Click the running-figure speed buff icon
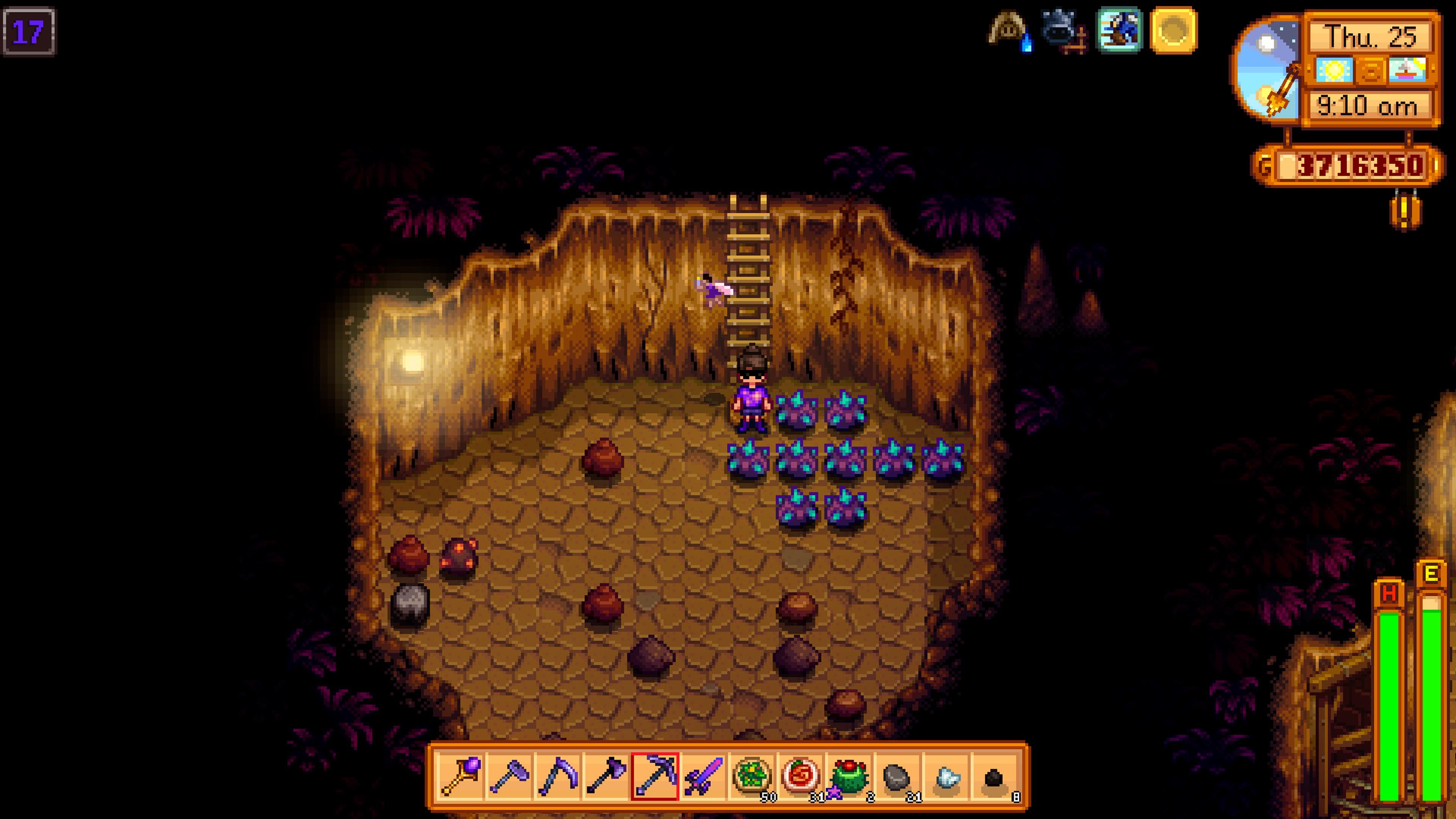Screen dimensions: 1456x819 tap(1119, 30)
